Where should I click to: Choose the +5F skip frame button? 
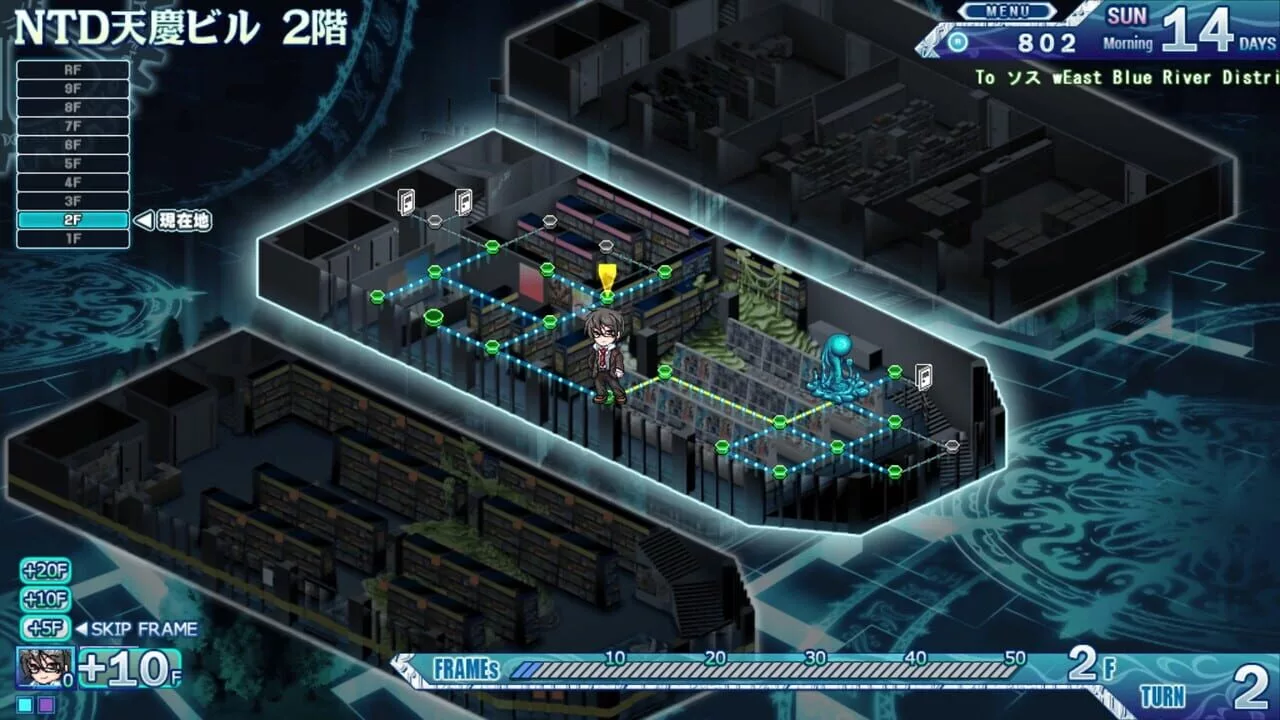[45, 629]
